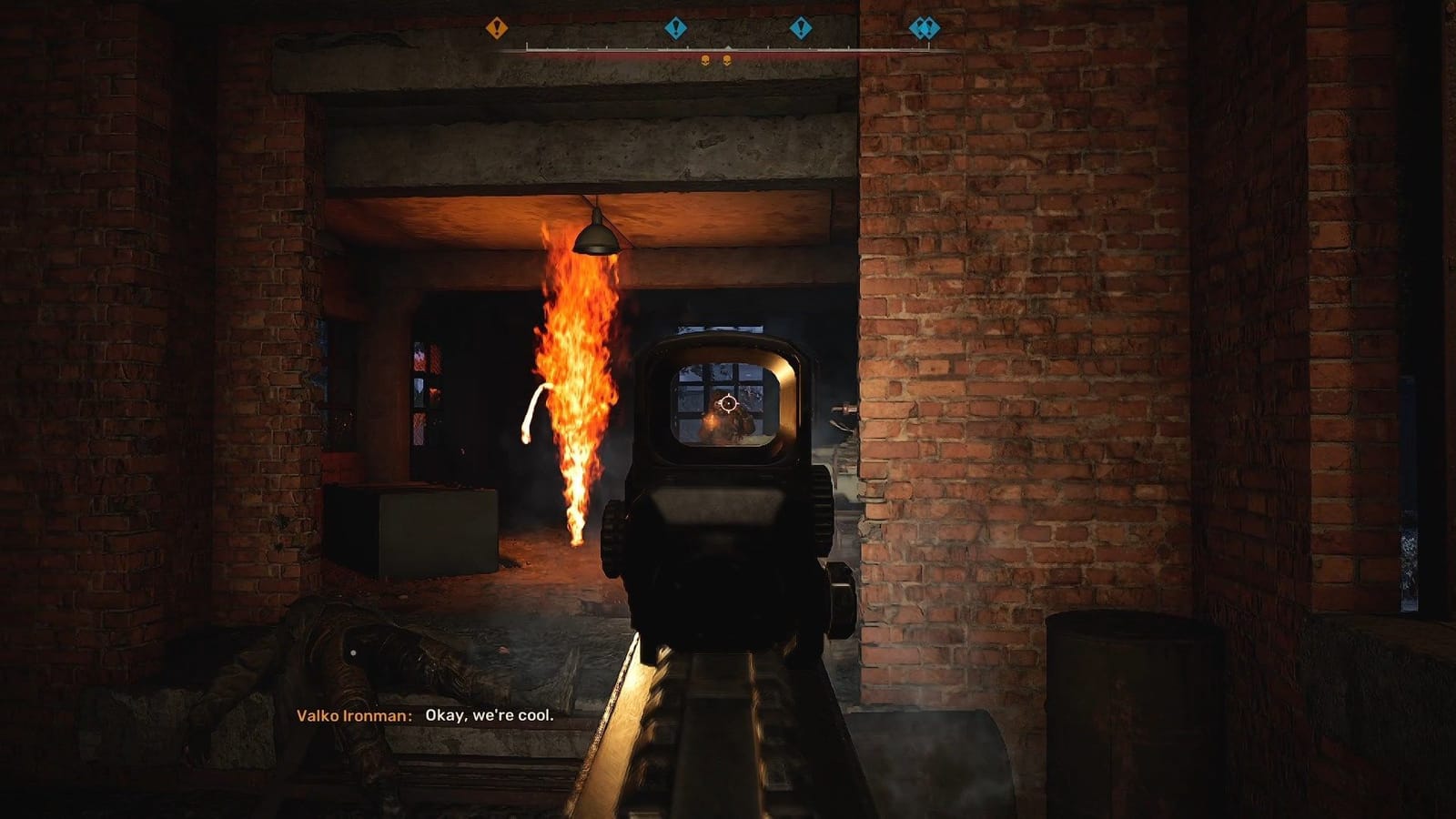Click the right orange skull enemy indicator
The height and width of the screenshot is (819, 1456).
point(727,61)
